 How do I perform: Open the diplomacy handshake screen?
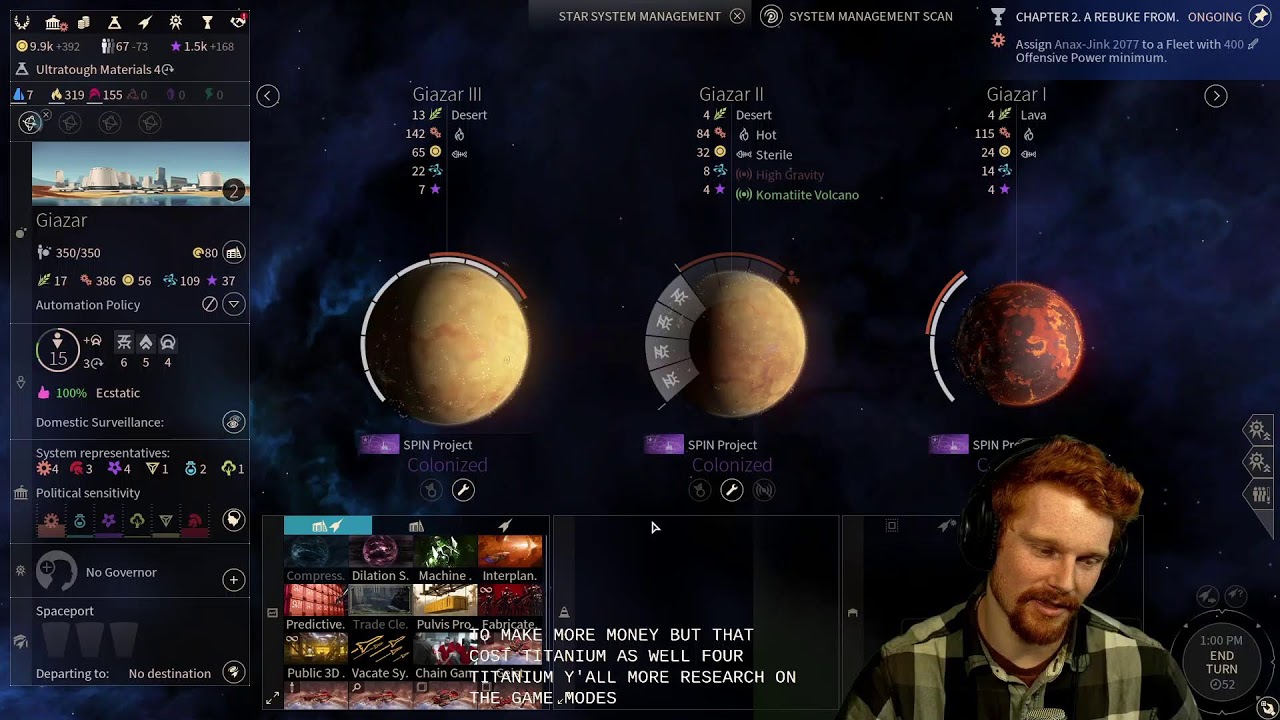point(237,22)
